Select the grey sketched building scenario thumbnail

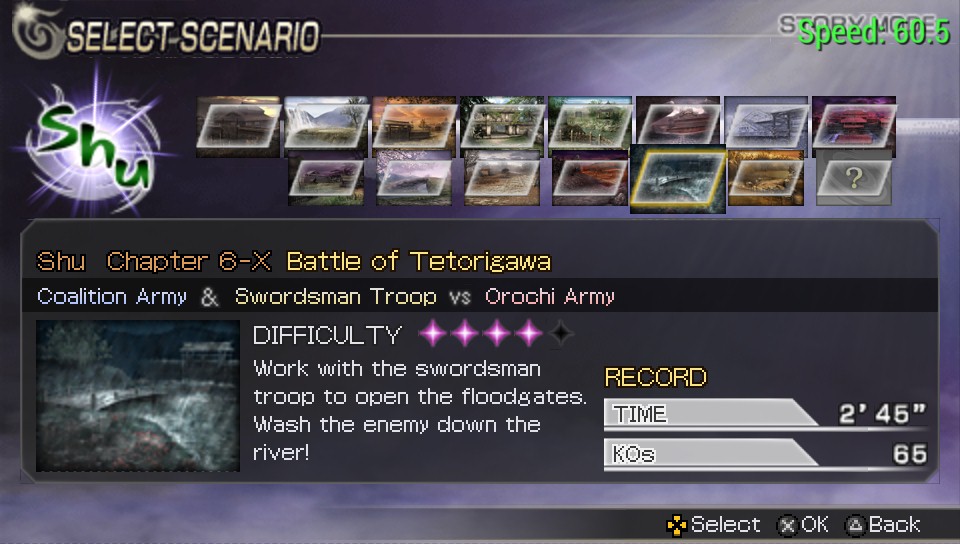click(x=766, y=125)
